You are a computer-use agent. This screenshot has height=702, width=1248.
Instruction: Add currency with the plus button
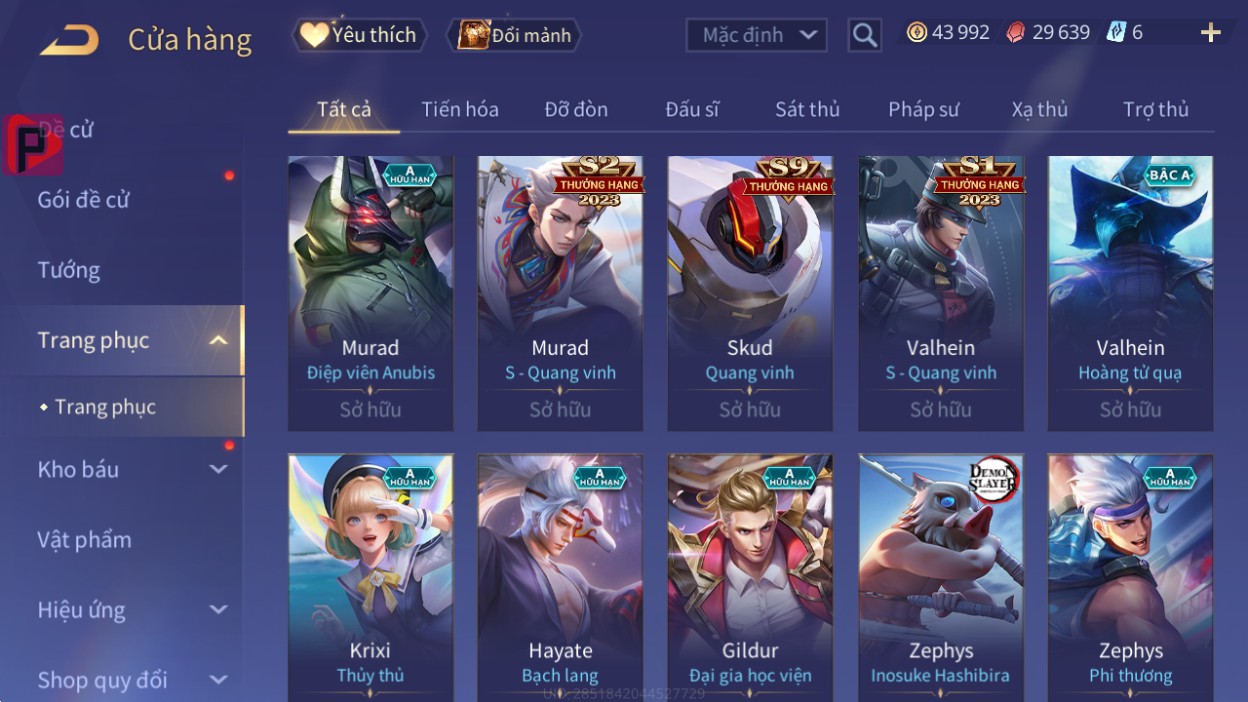tap(1210, 33)
